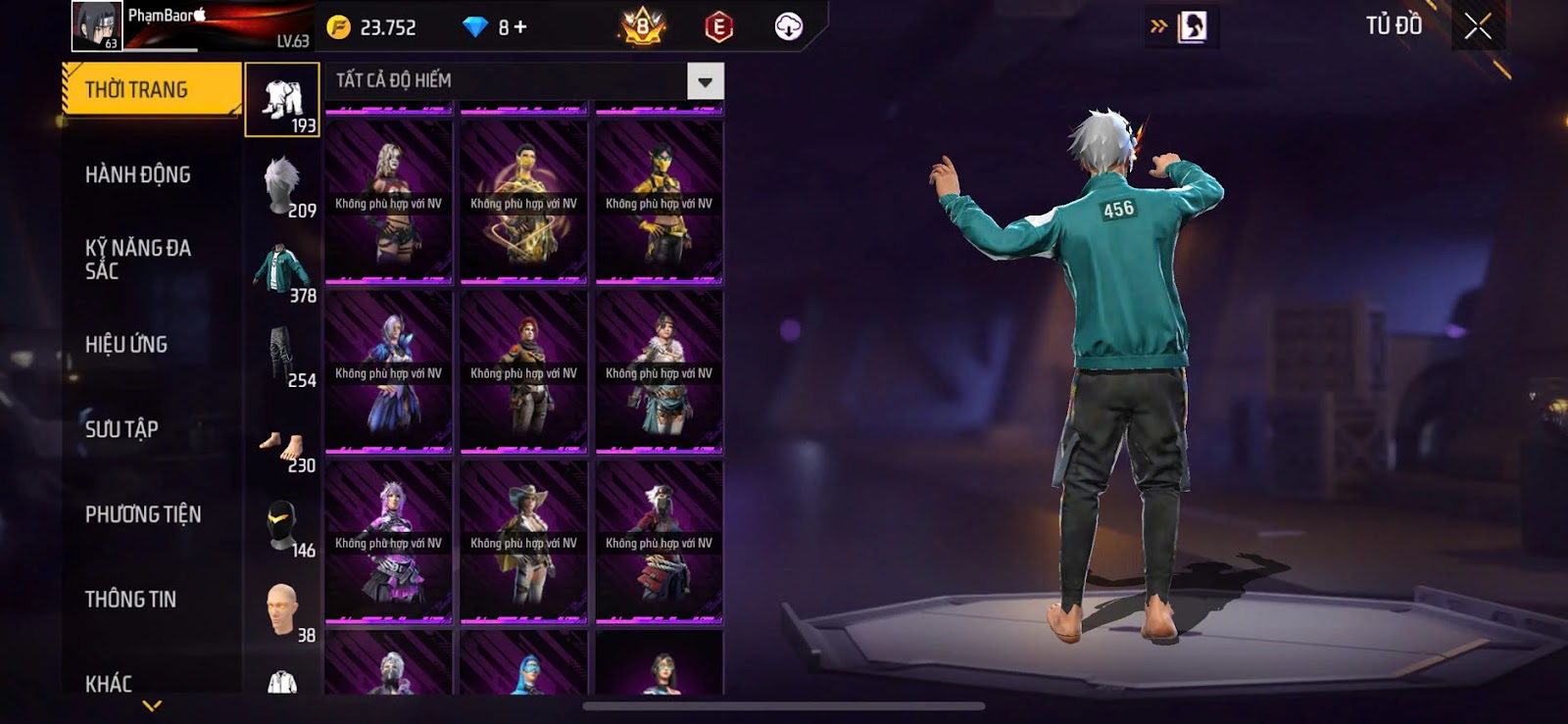Select the green jacket tops category
Screen dimensions: 1568x724
point(282,270)
